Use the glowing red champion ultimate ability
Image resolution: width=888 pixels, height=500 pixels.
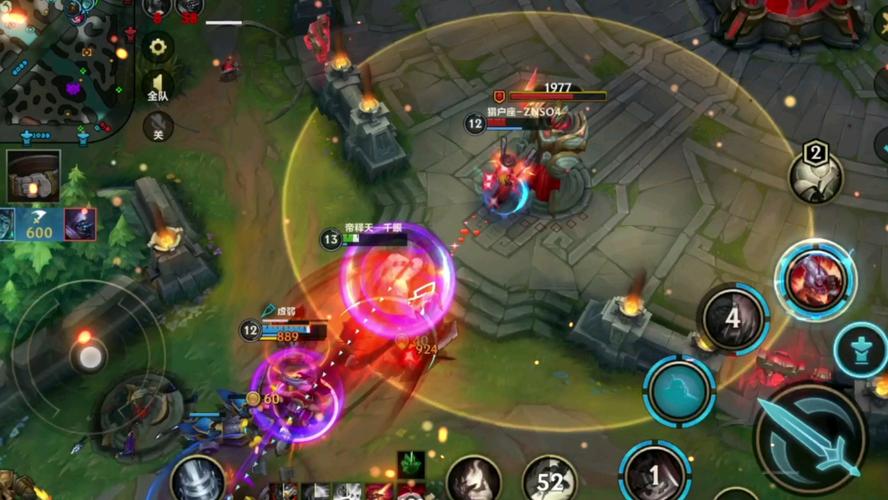(815, 280)
